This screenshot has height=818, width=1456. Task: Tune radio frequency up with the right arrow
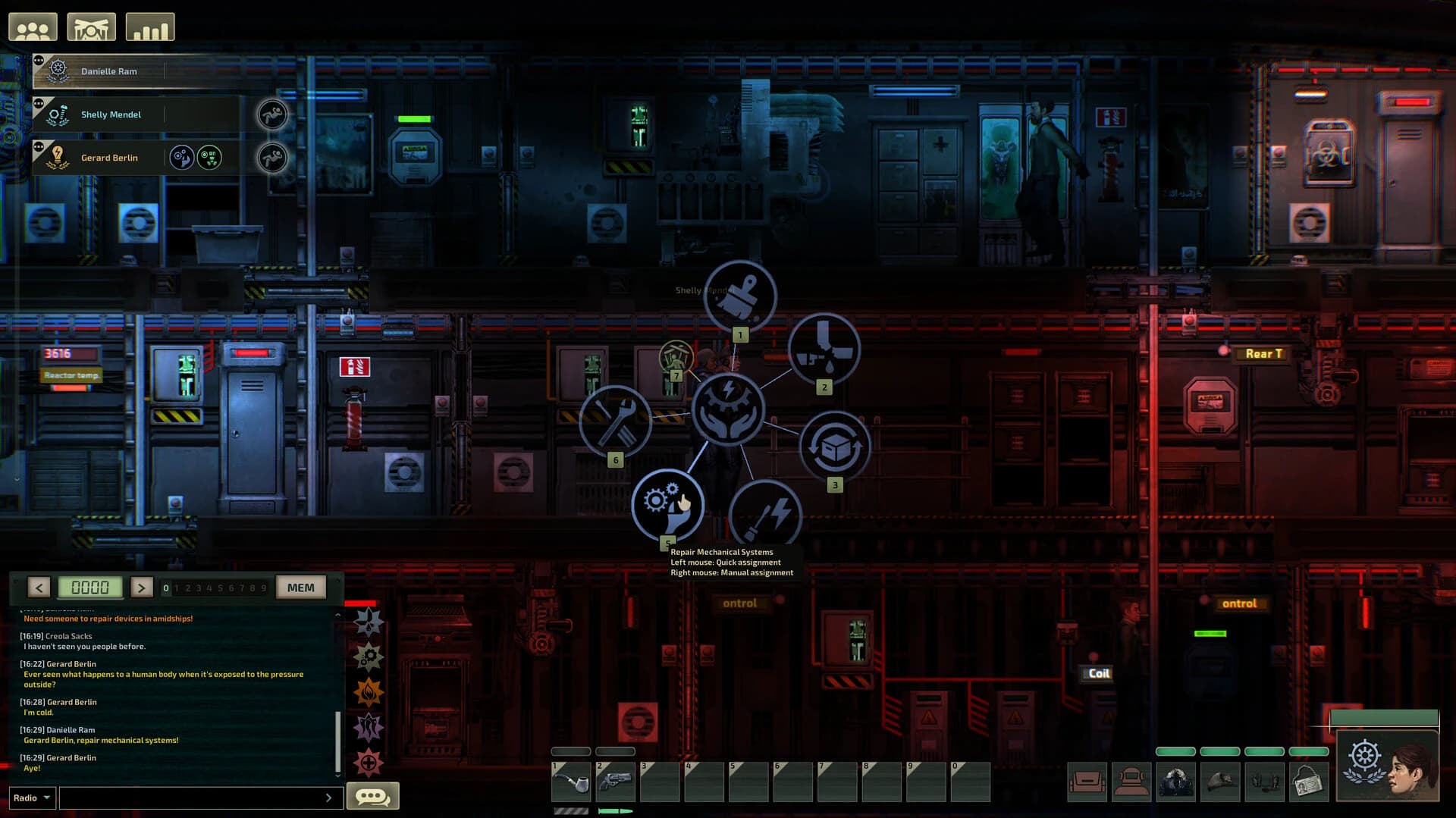pyautogui.click(x=142, y=586)
